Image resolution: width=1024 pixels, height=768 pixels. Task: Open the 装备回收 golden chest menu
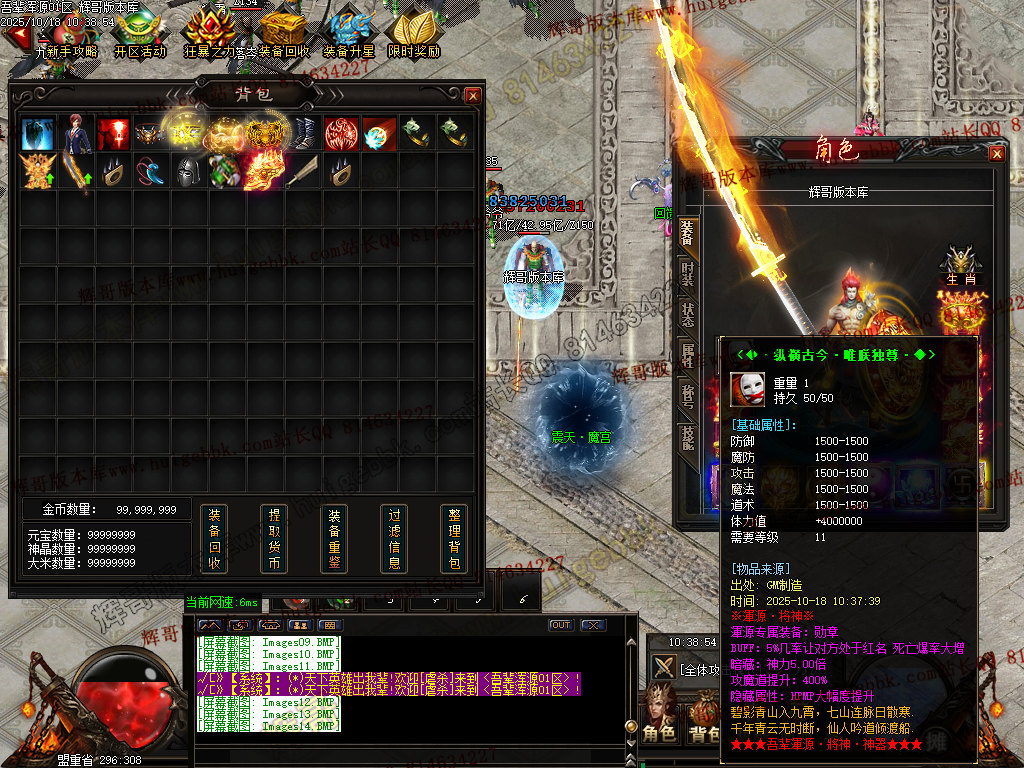(283, 34)
